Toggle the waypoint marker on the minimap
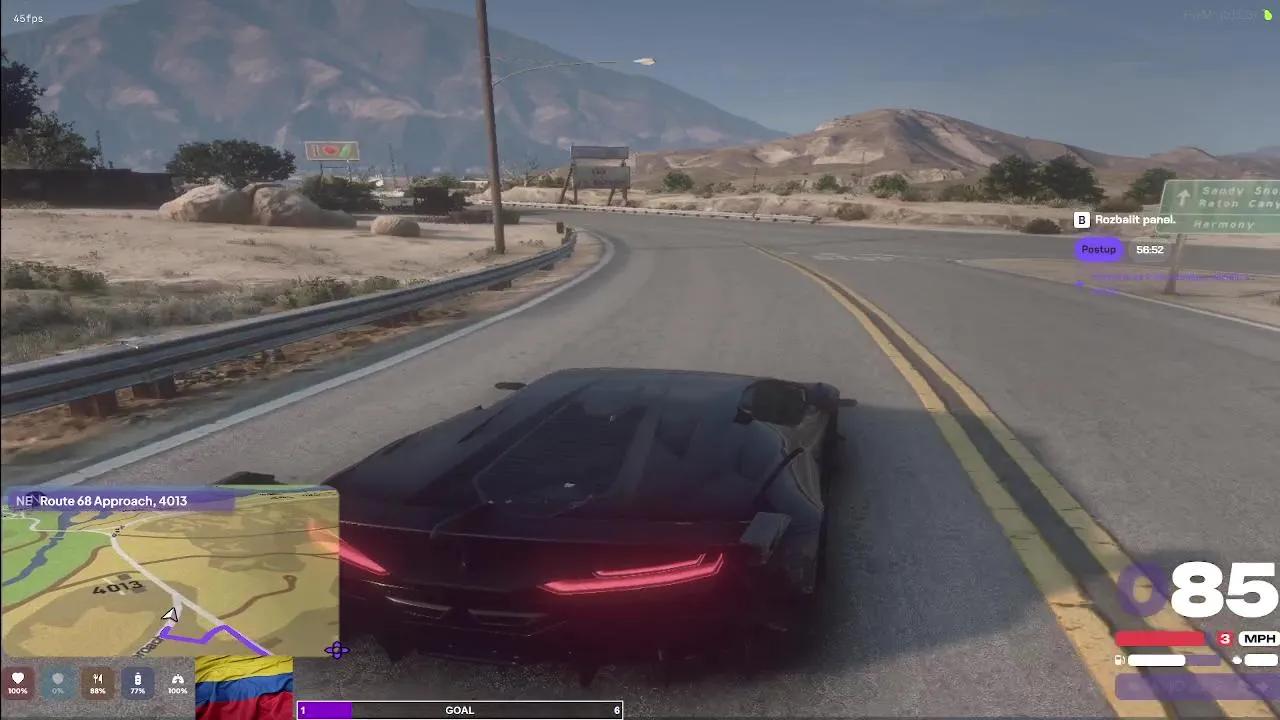 coord(336,650)
